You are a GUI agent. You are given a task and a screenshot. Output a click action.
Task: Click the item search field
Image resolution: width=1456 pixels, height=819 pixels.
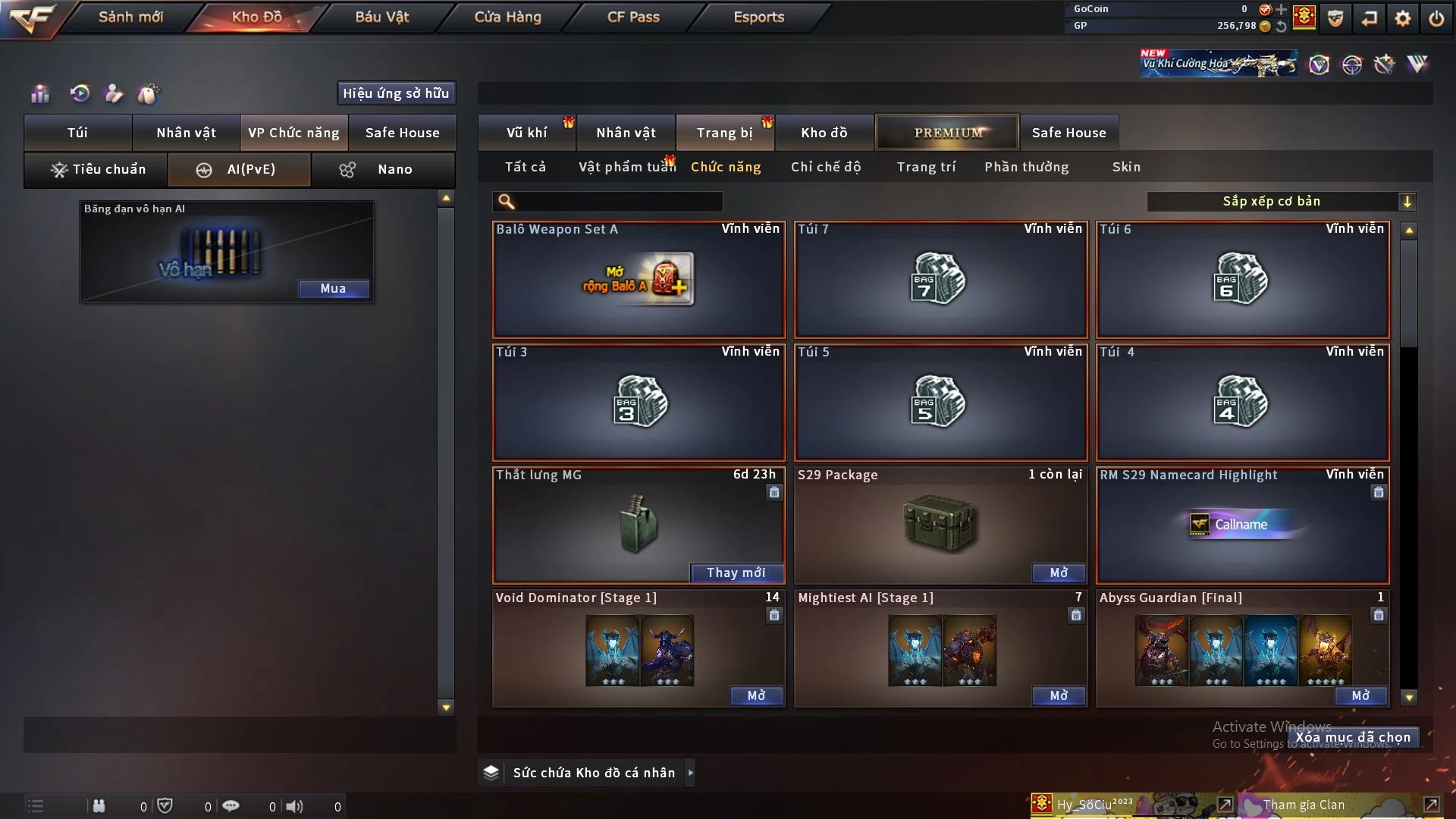point(618,202)
